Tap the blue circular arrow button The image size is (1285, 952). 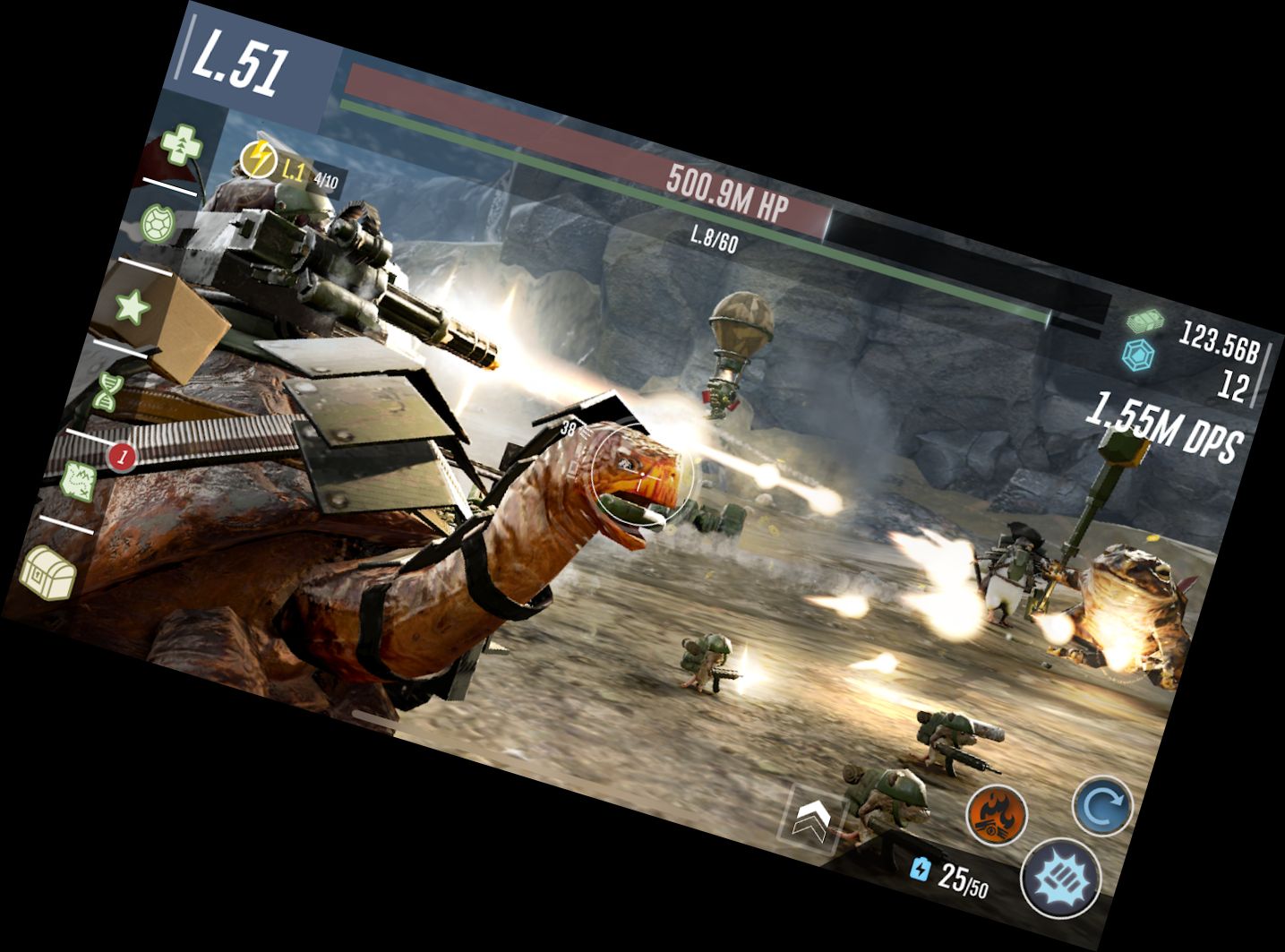(x=1102, y=807)
